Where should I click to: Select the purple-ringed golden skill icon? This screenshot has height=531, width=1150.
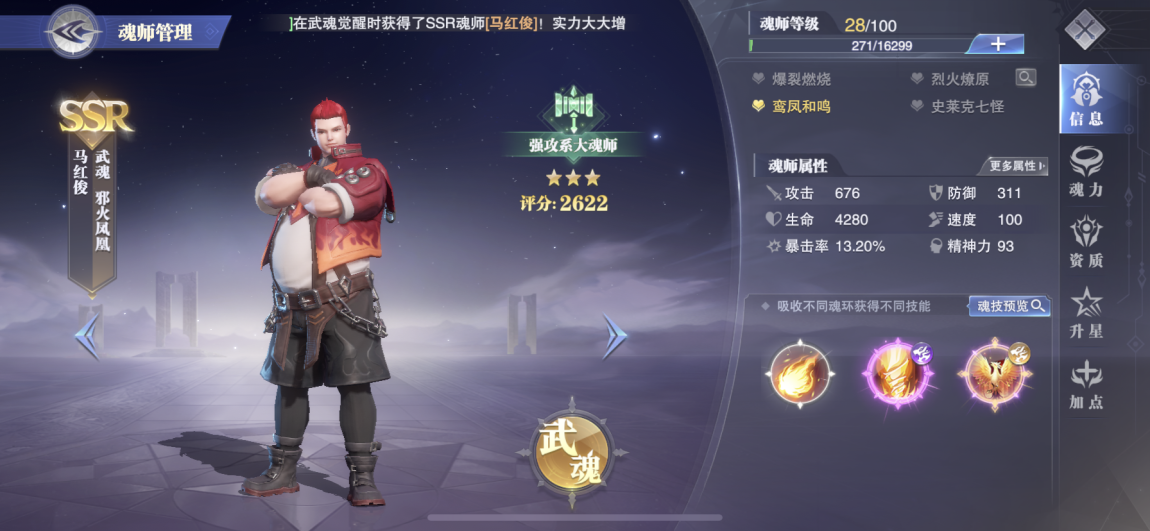(x=897, y=373)
